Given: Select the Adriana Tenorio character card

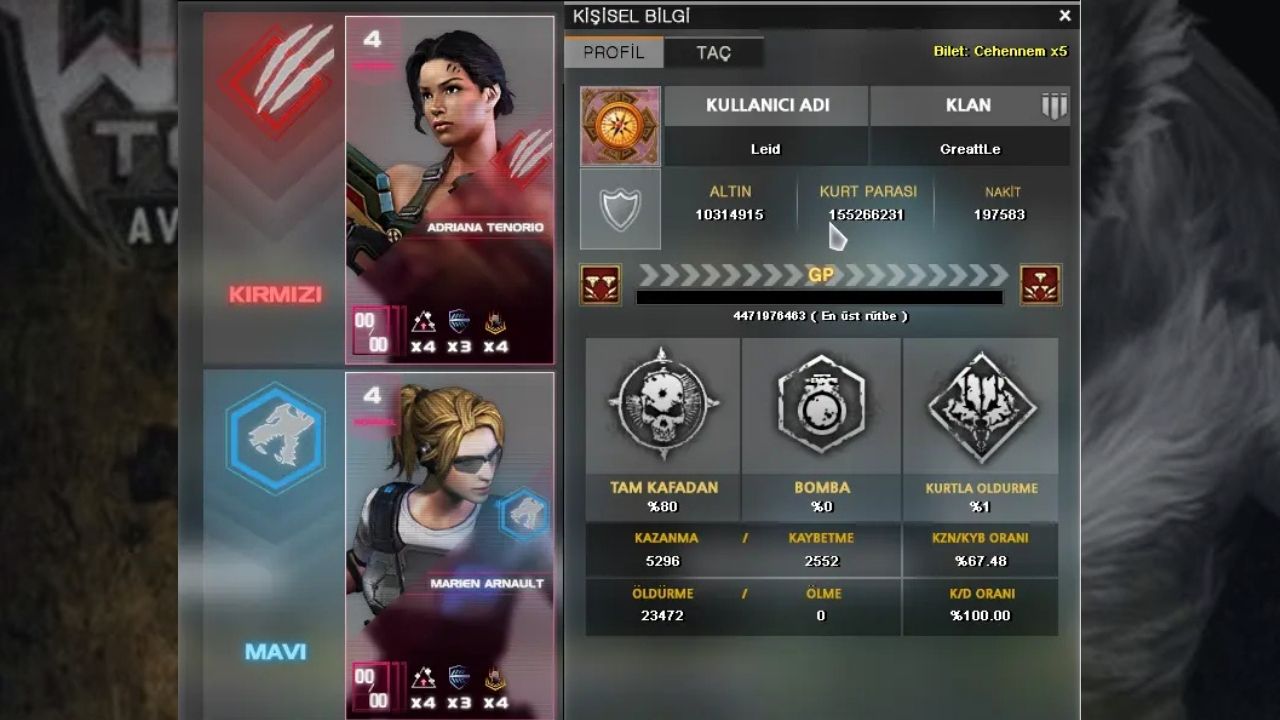Looking at the screenshot, I should point(450,190).
